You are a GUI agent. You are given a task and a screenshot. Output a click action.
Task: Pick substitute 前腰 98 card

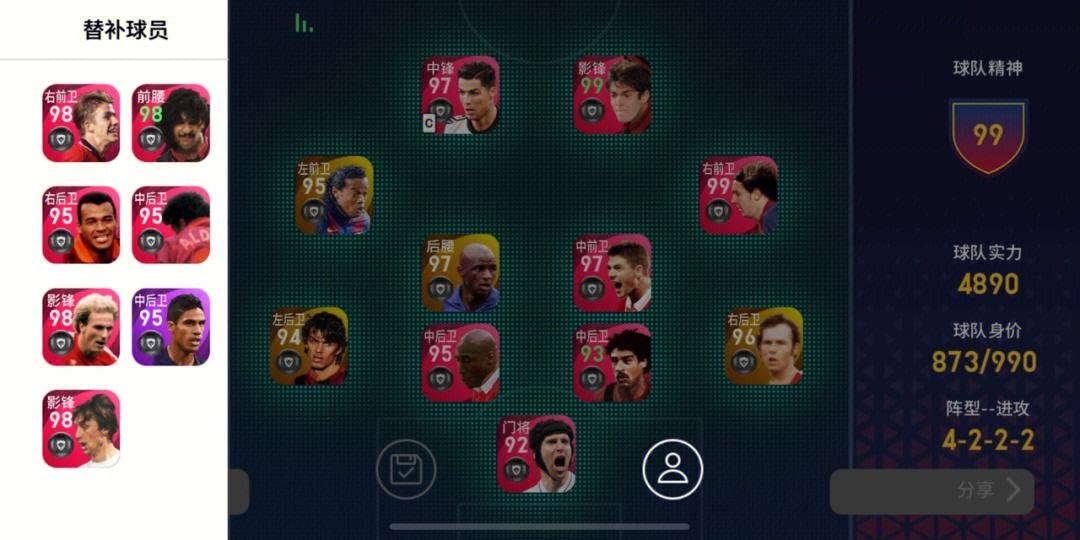(171, 123)
